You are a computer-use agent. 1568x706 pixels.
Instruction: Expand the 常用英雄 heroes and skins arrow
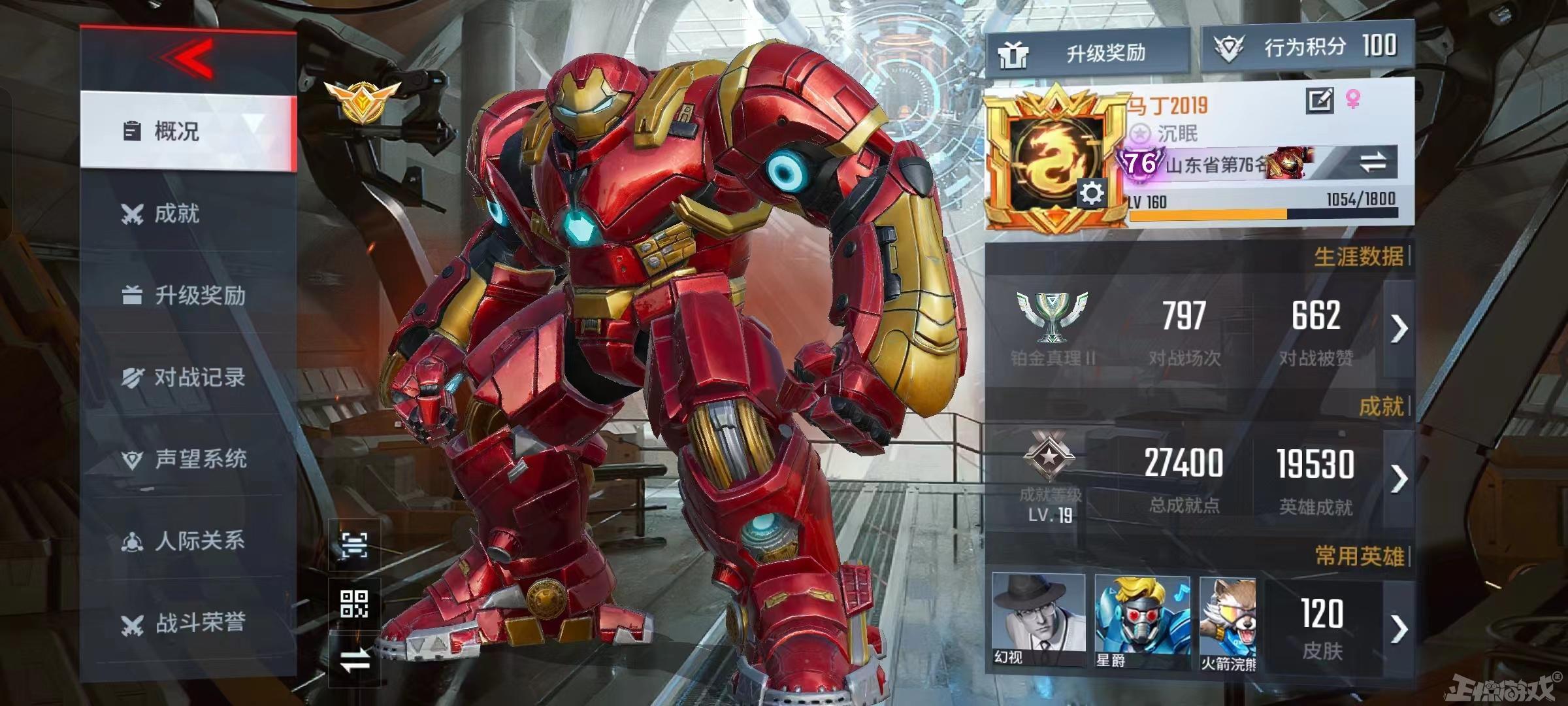click(x=1398, y=629)
